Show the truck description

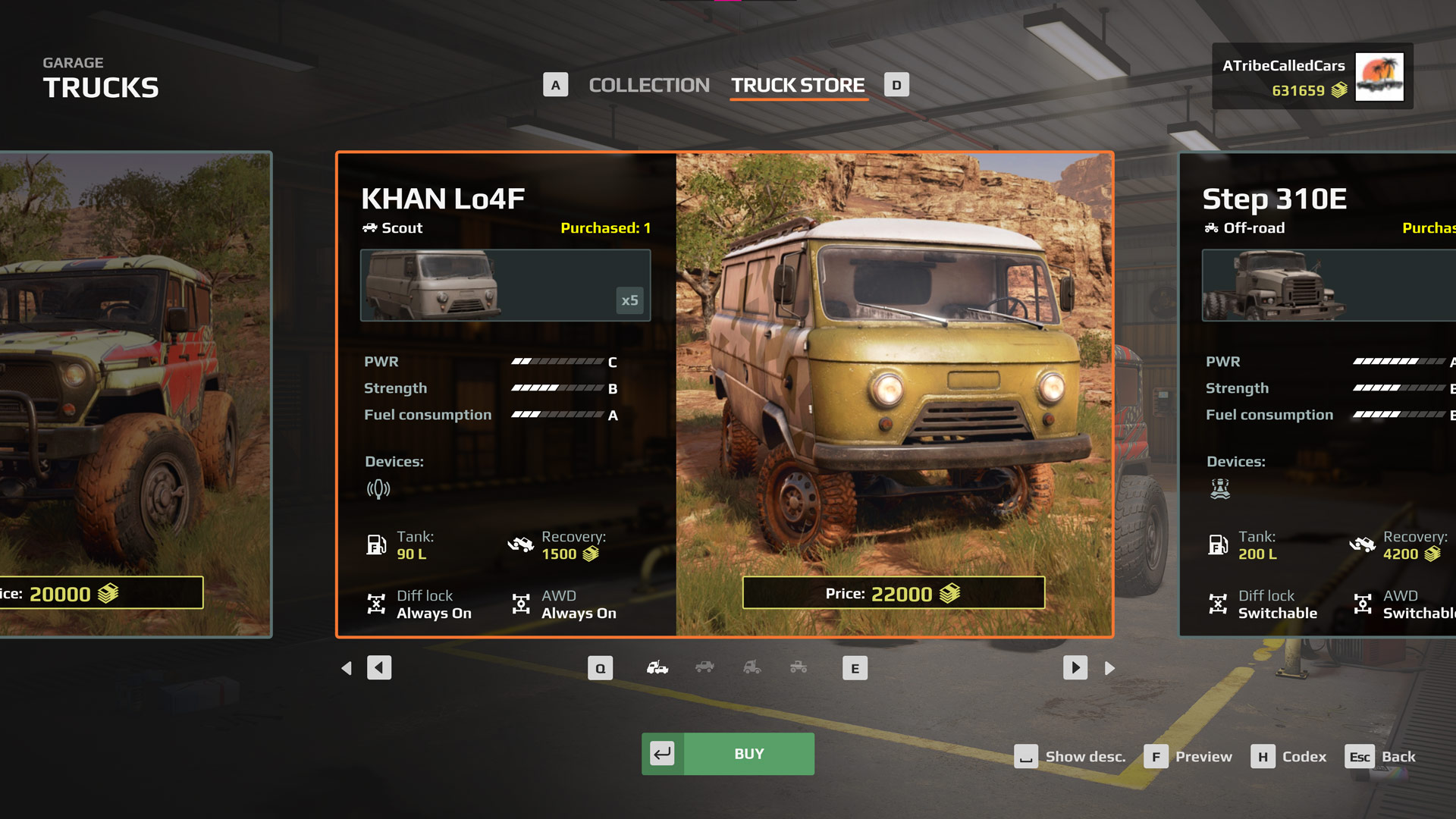tap(1070, 757)
